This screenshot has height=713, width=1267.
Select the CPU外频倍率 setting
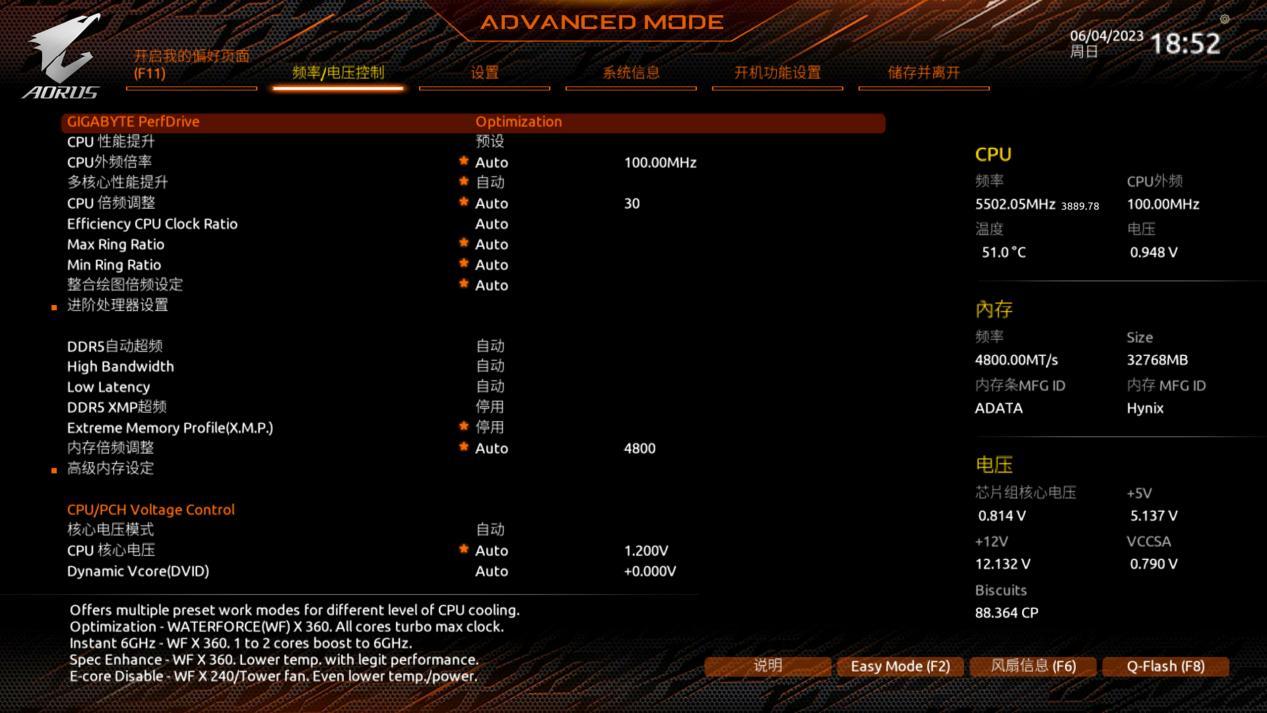pyautogui.click(x=110, y=162)
